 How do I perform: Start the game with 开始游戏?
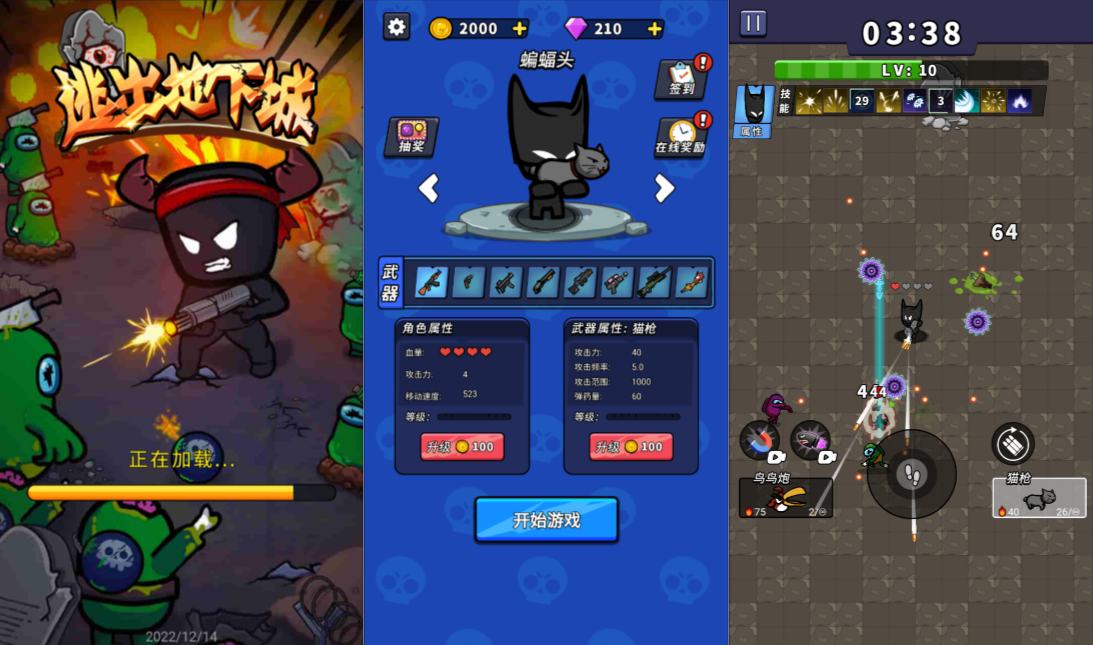coord(546,520)
